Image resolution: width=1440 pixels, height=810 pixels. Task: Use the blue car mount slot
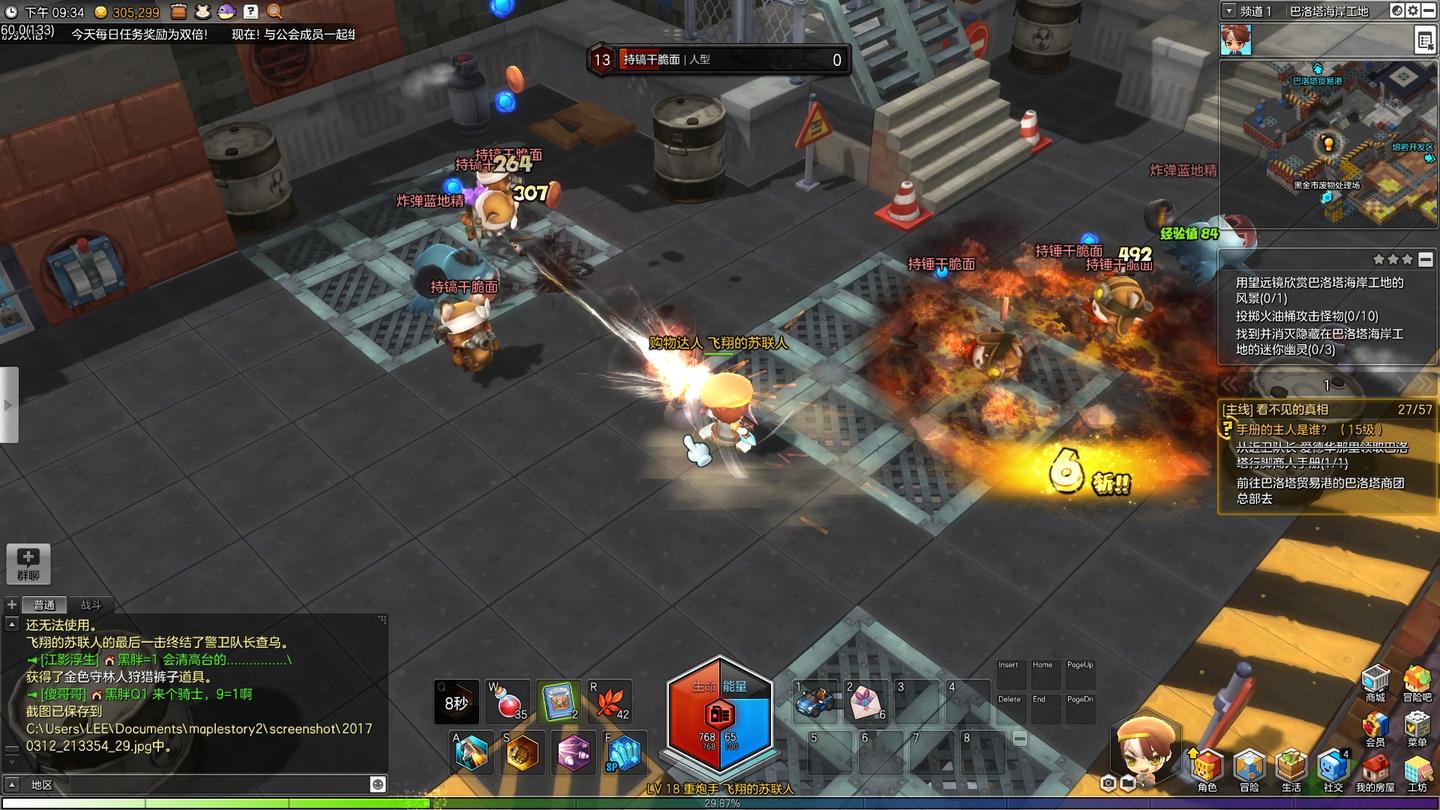click(x=816, y=702)
